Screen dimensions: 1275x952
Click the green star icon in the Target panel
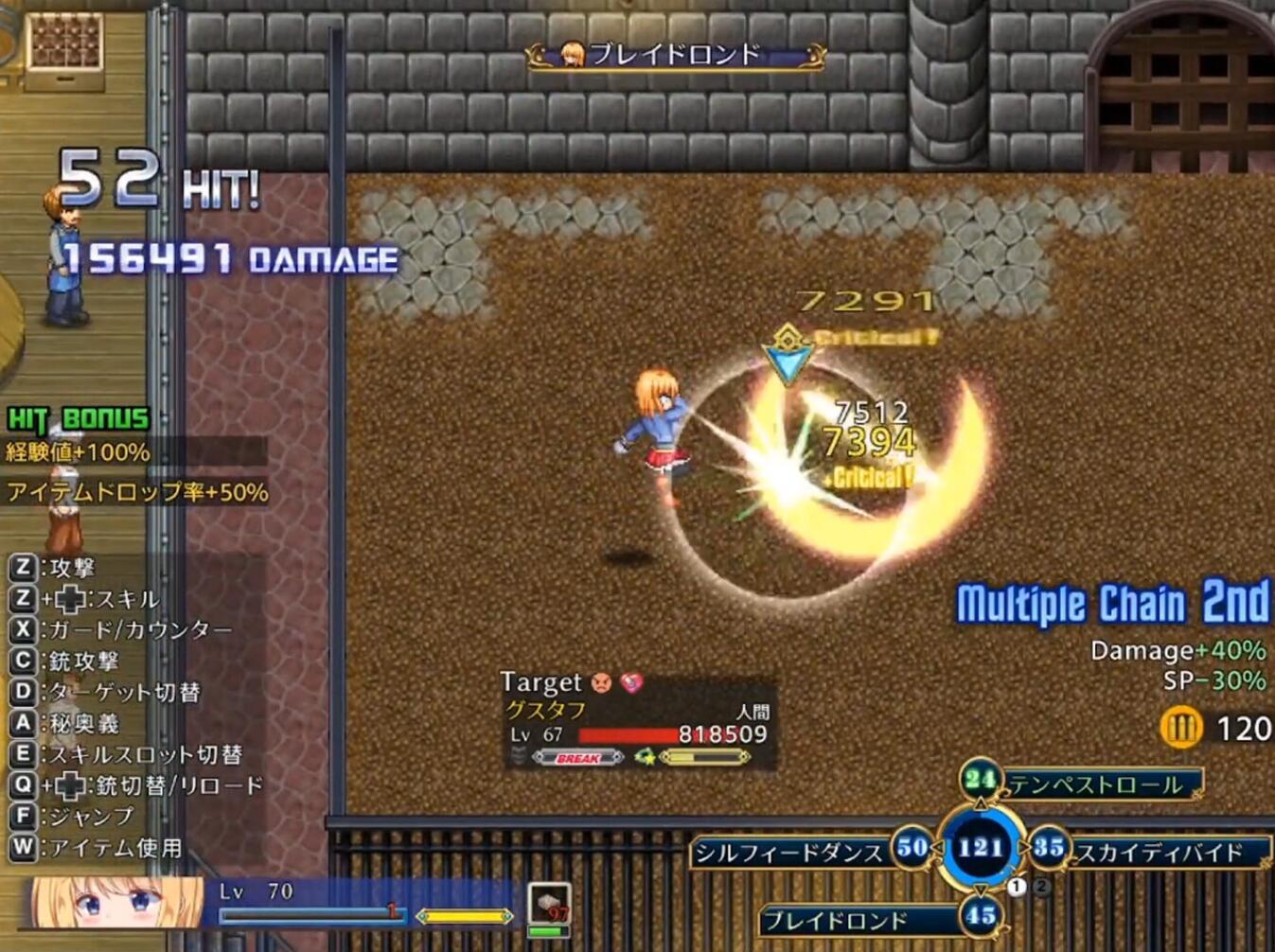coord(646,757)
